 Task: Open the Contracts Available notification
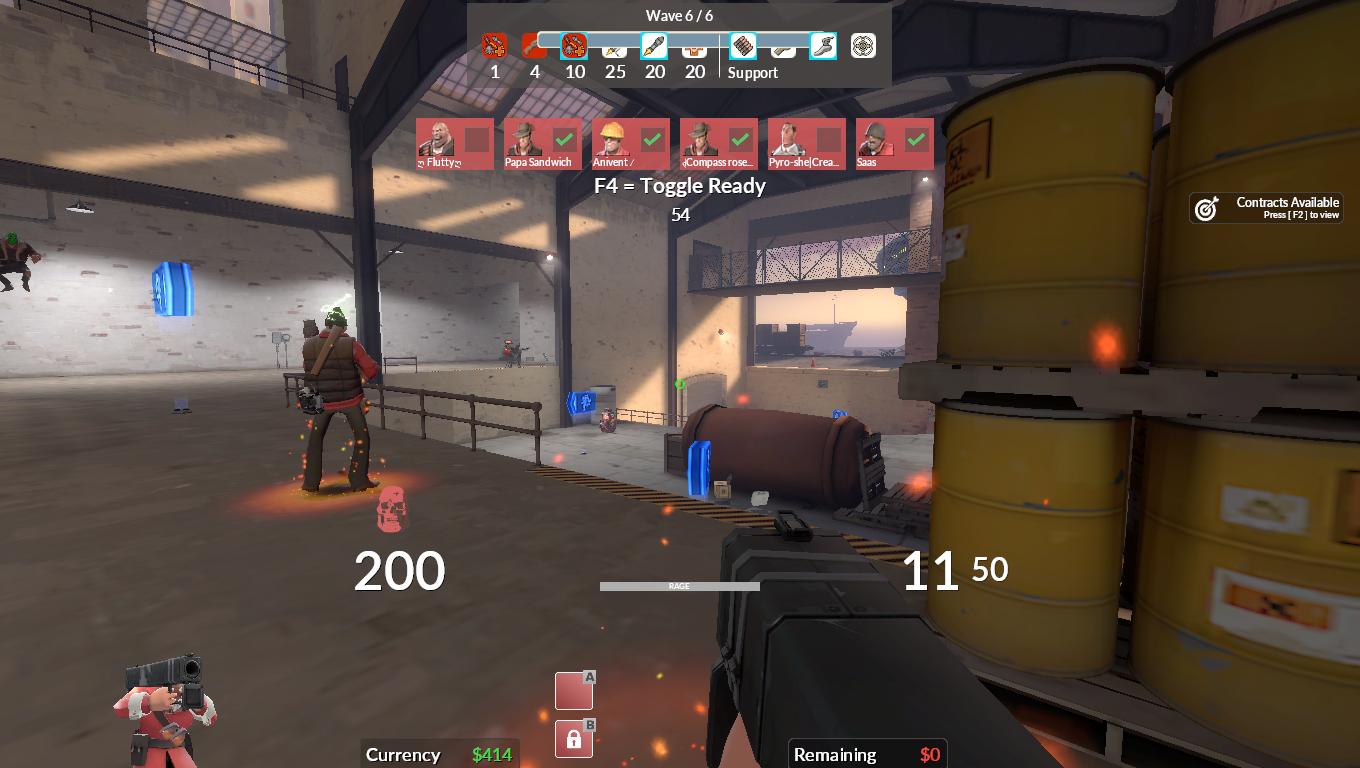1267,208
